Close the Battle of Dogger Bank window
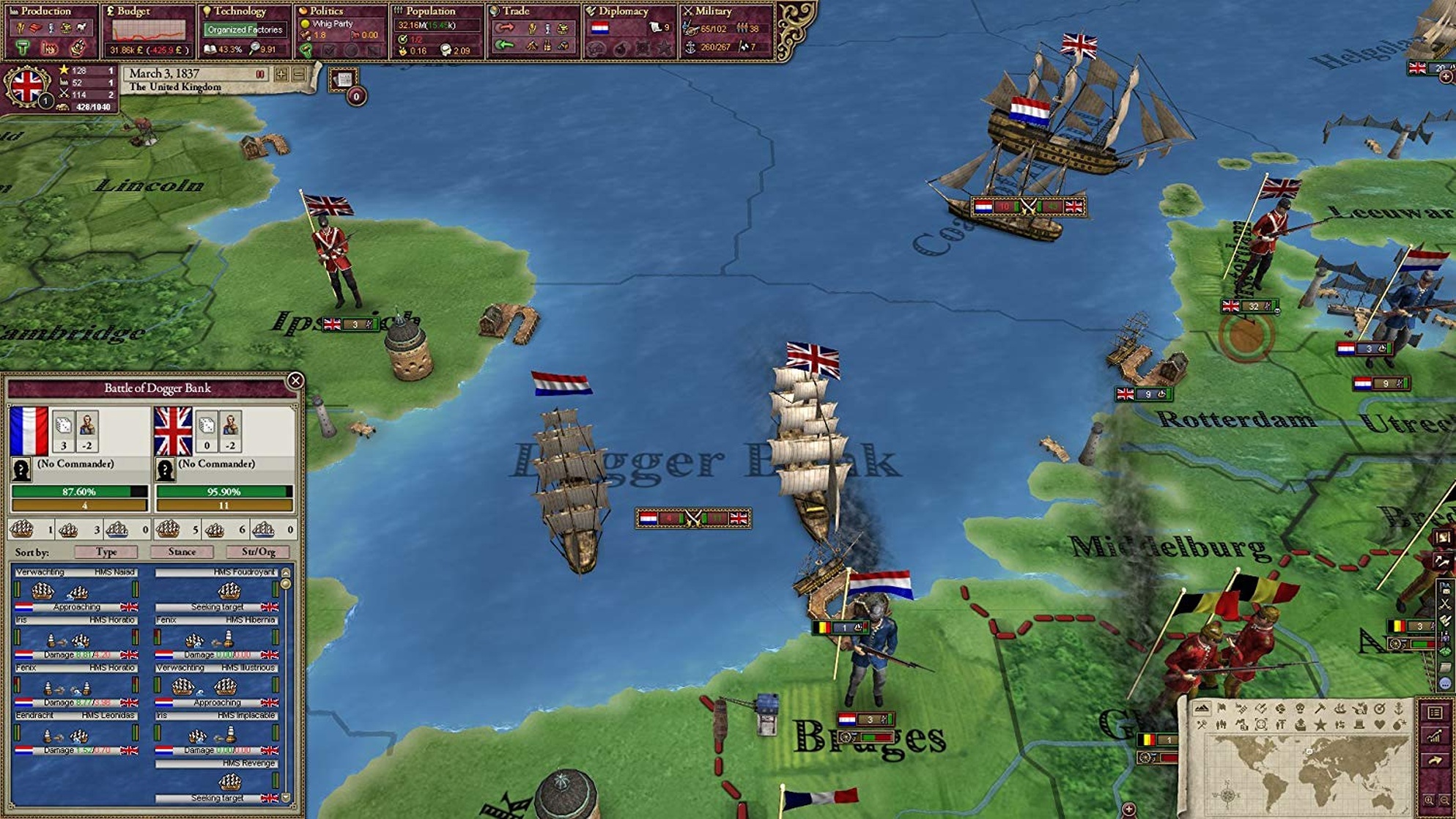This screenshot has width=1456, height=819. click(296, 379)
